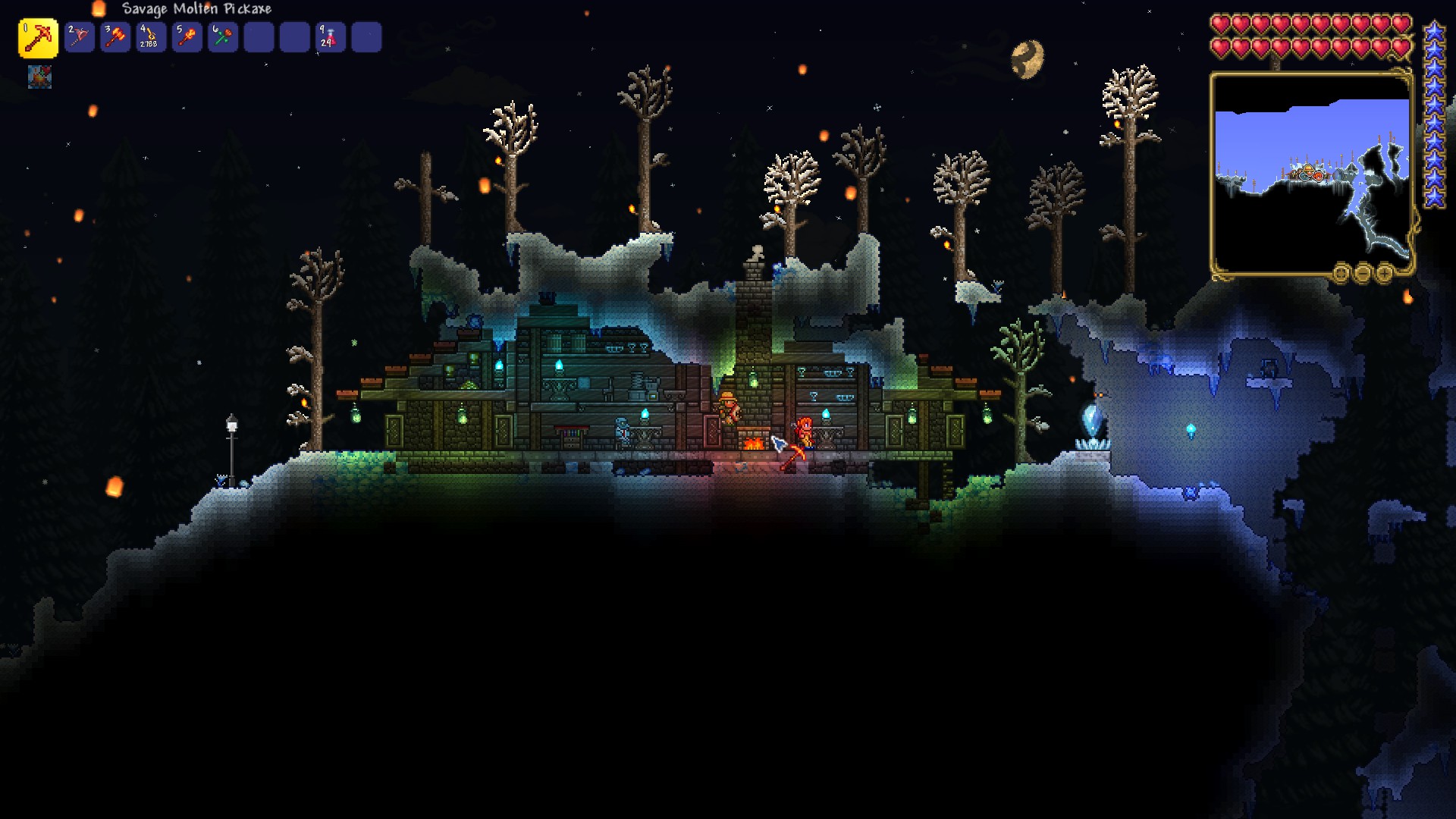
Task: Select the axe in hotbar slot 2
Action: (x=80, y=37)
